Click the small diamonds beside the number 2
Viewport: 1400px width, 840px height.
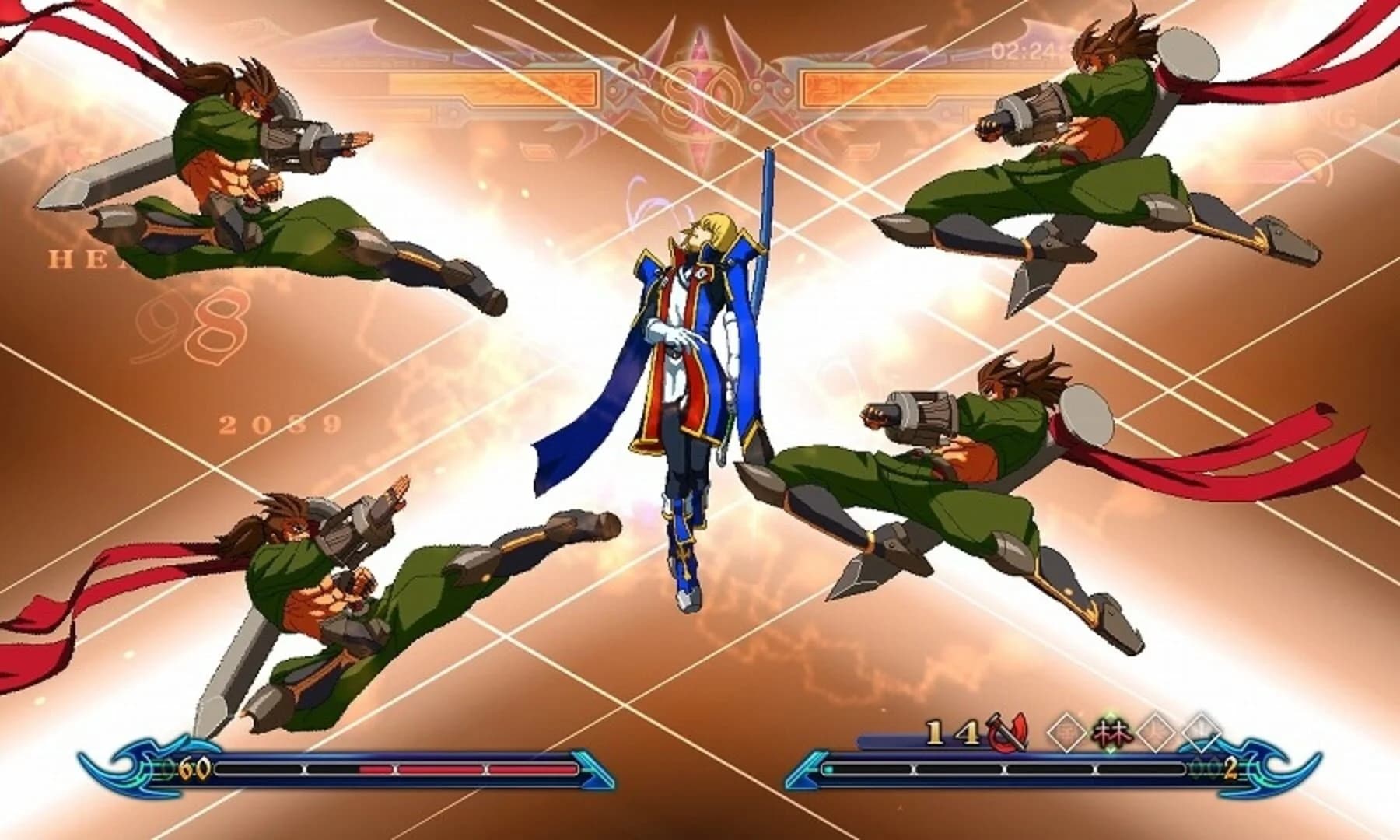(x=1204, y=770)
